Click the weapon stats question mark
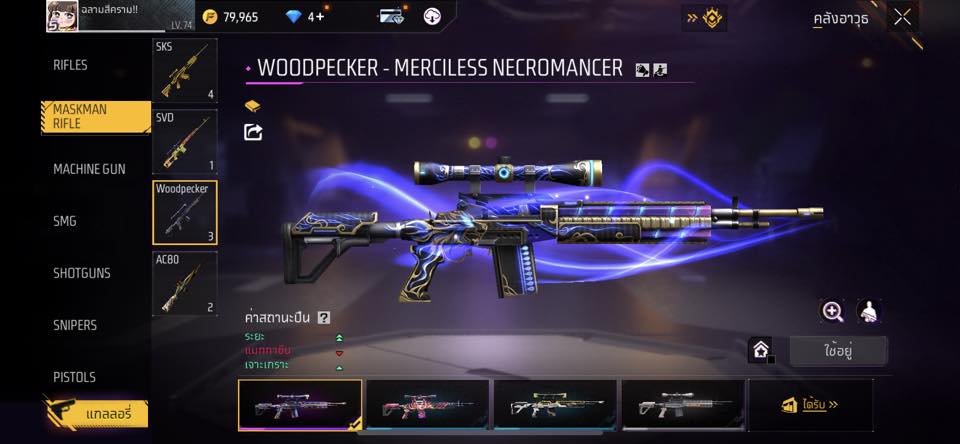This screenshot has width=960, height=444. click(x=324, y=318)
